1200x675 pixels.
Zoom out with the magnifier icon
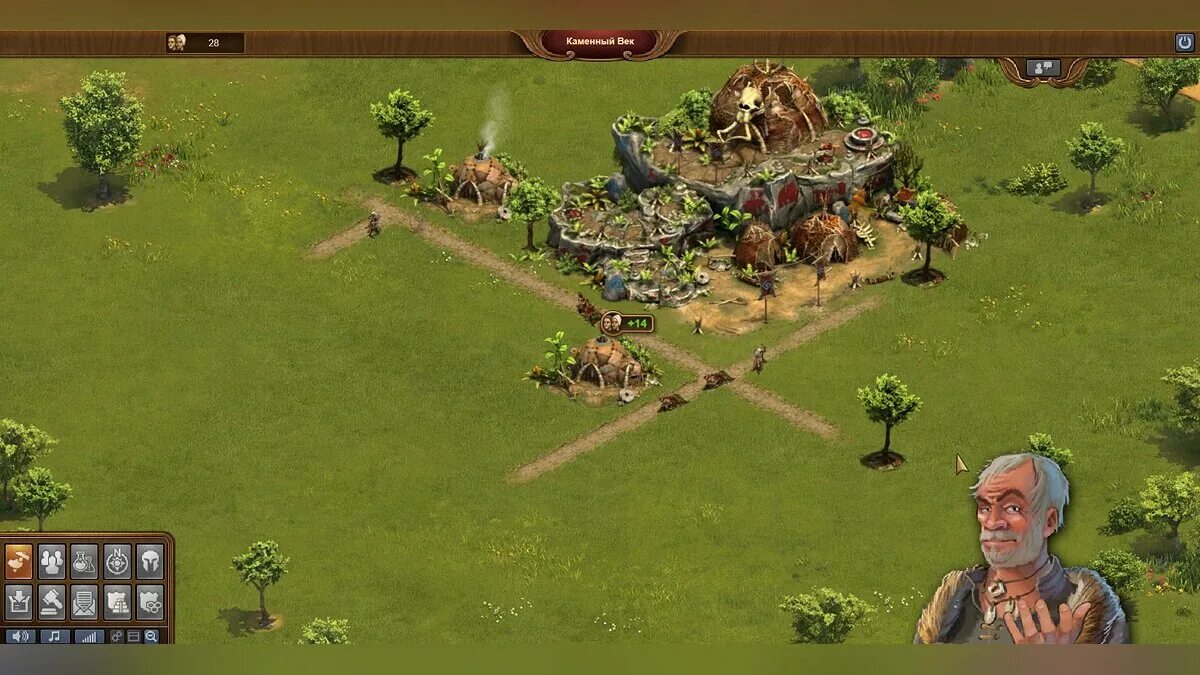[151, 636]
